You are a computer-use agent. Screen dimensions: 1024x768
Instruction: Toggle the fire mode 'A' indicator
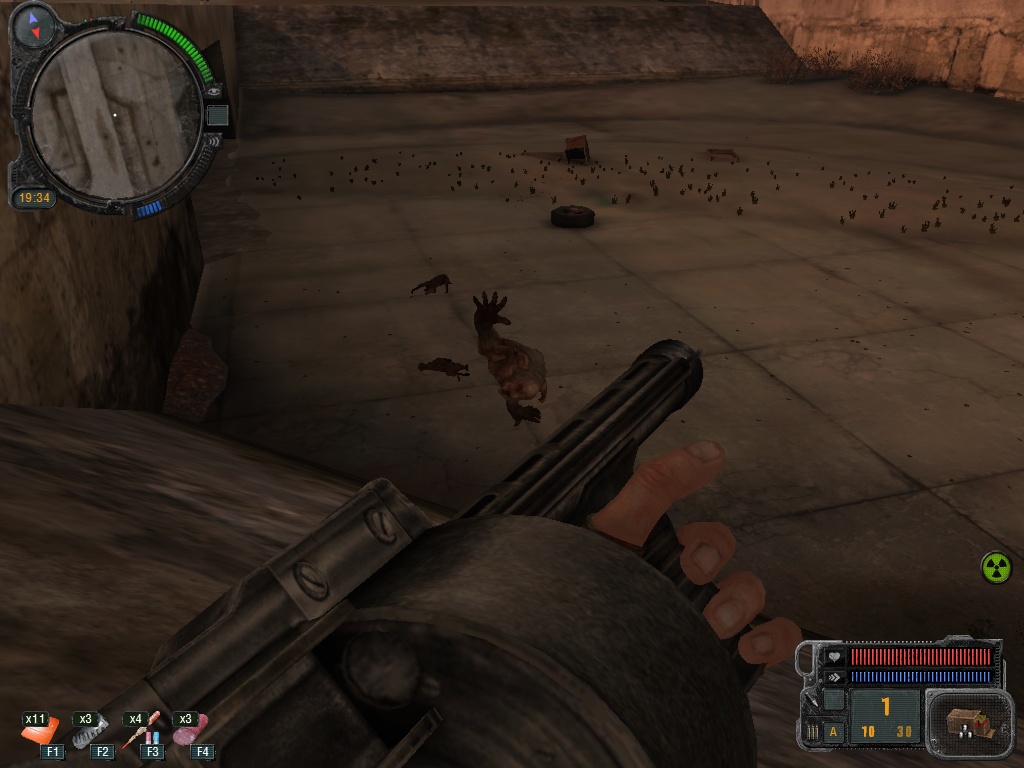click(834, 732)
